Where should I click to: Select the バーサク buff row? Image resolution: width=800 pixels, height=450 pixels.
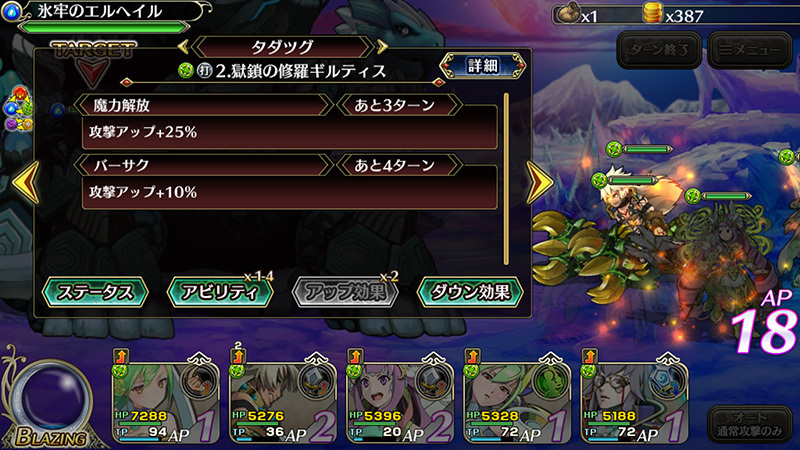click(290, 180)
